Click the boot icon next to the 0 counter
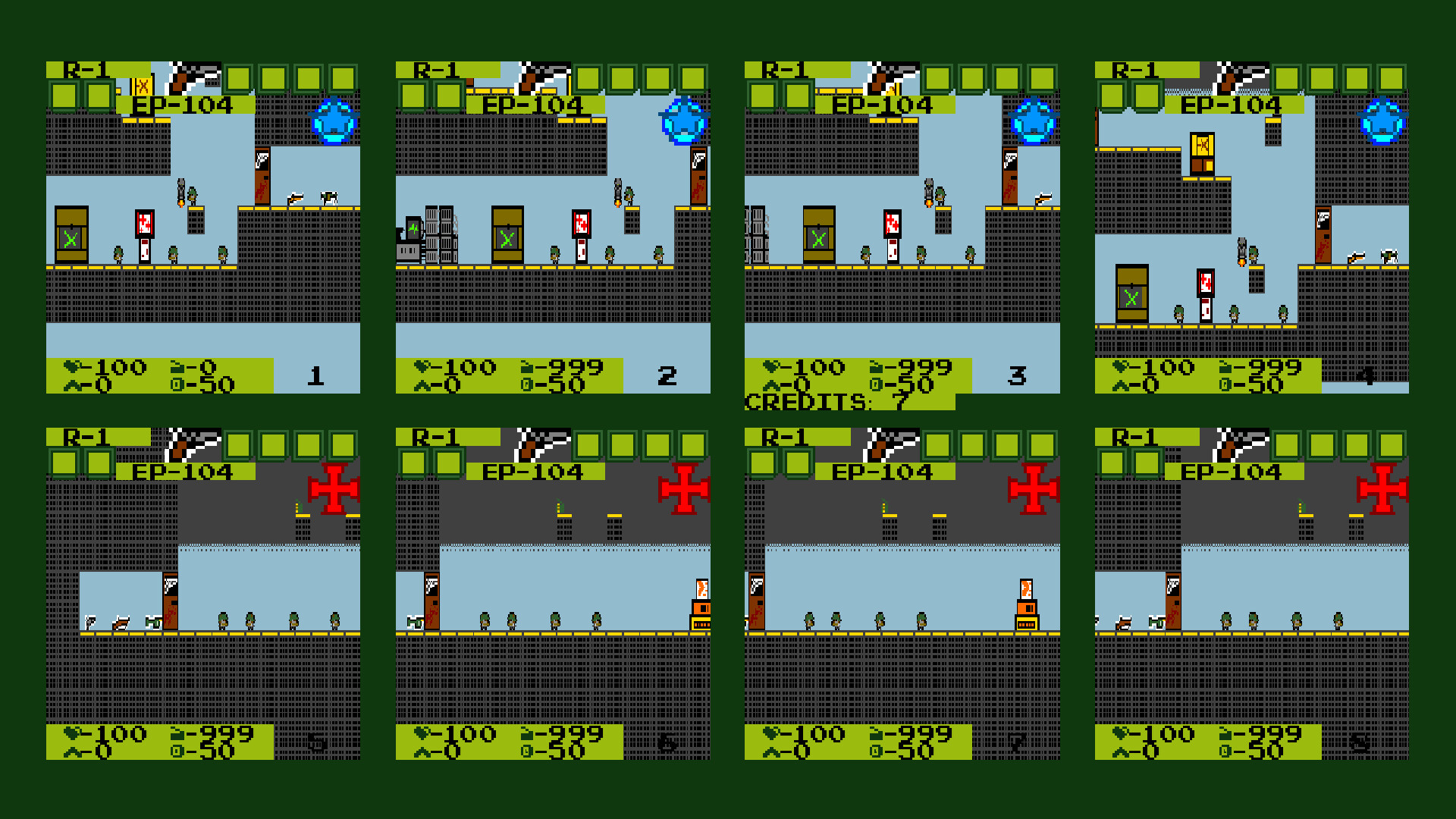The width and height of the screenshot is (1456, 819). pyautogui.click(x=72, y=385)
